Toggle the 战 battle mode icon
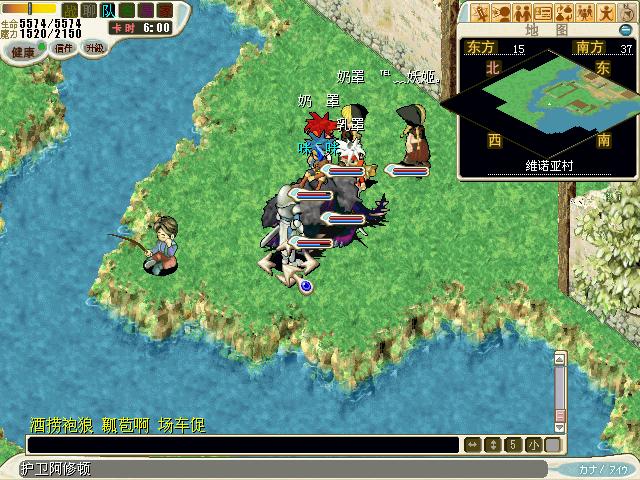This screenshot has width=640, height=480. (x=67, y=9)
